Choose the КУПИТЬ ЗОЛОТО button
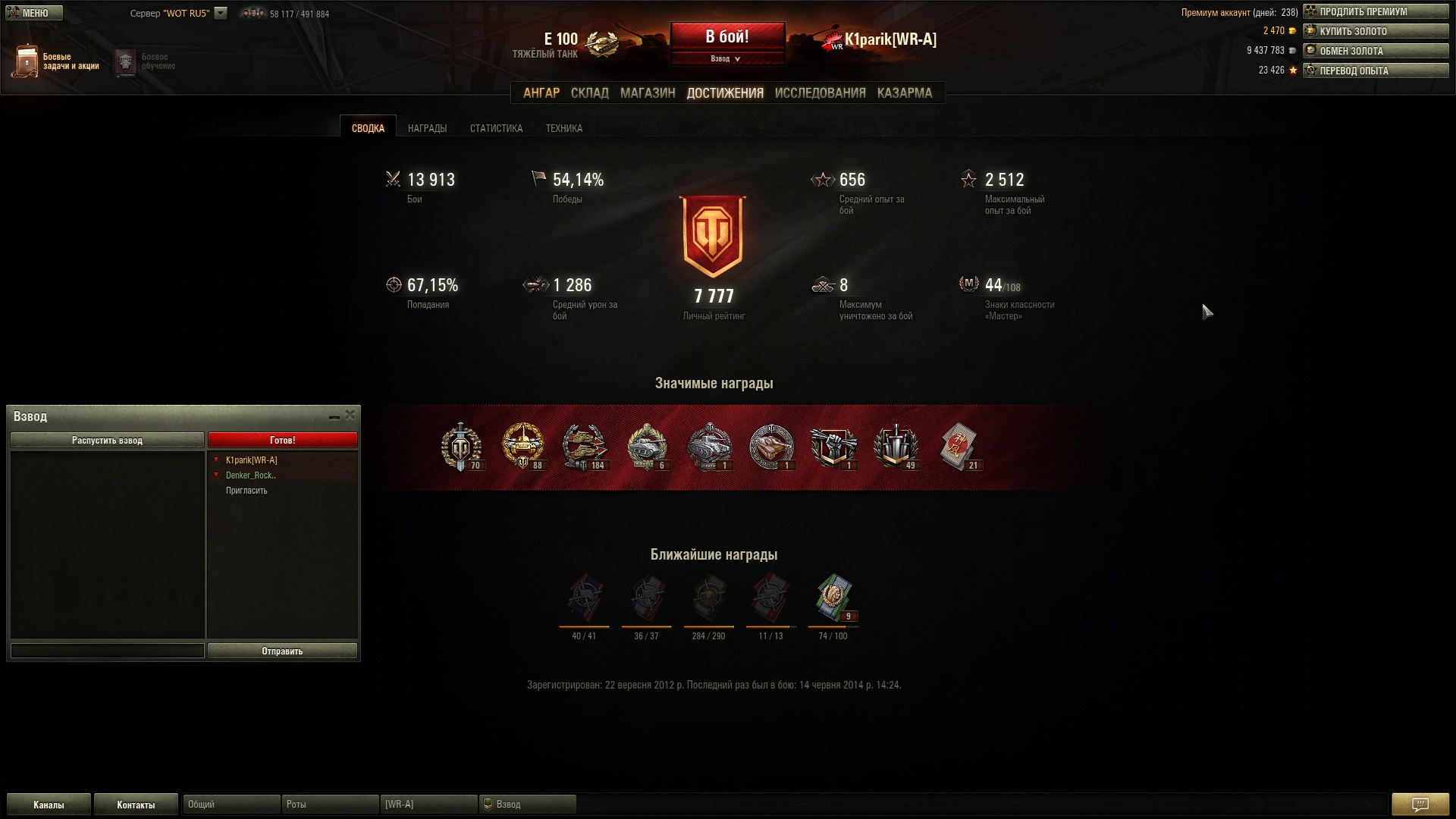This screenshot has width=1456, height=819. [1375, 32]
